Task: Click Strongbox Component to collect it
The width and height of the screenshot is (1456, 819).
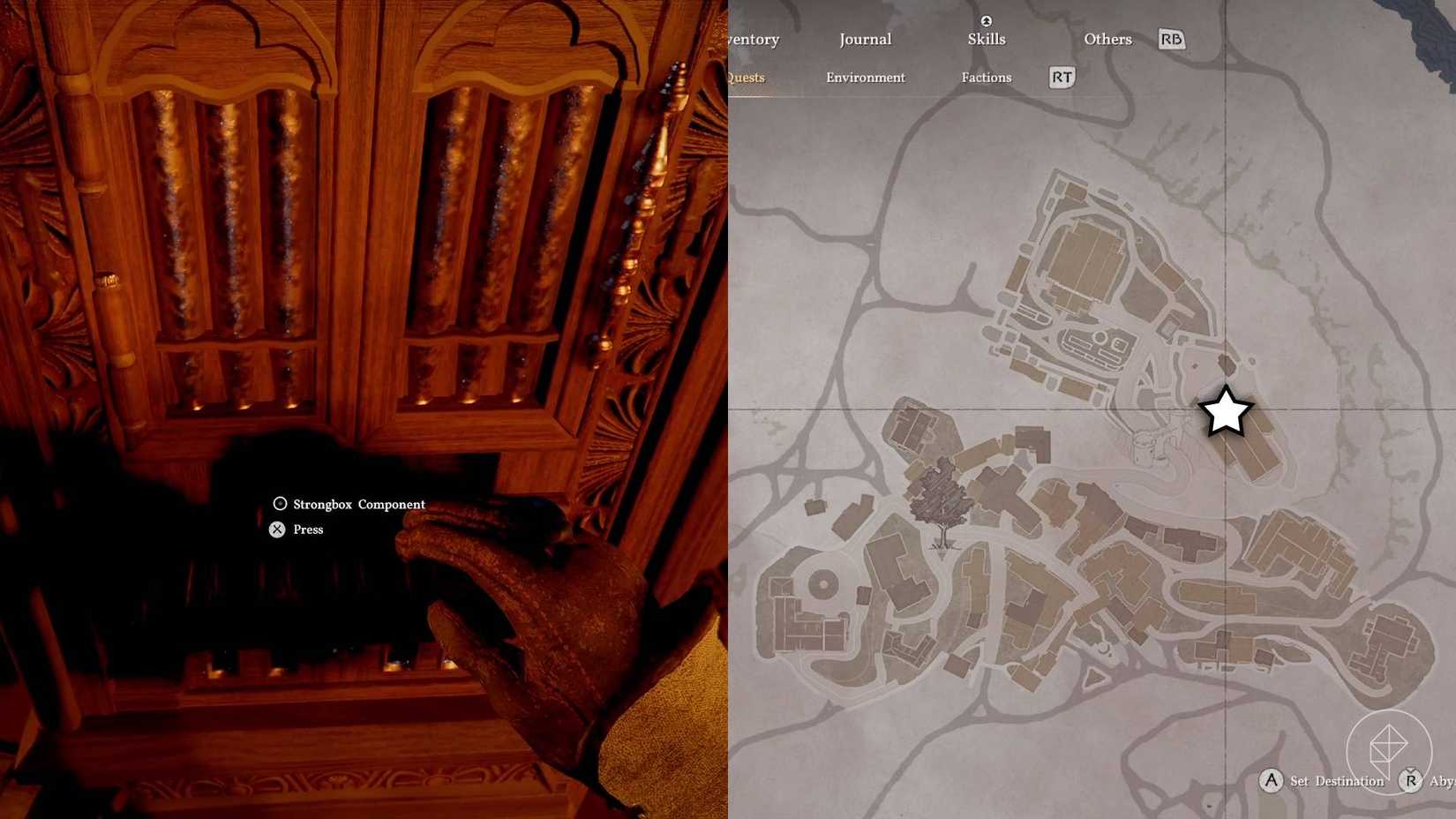Action: (x=358, y=504)
